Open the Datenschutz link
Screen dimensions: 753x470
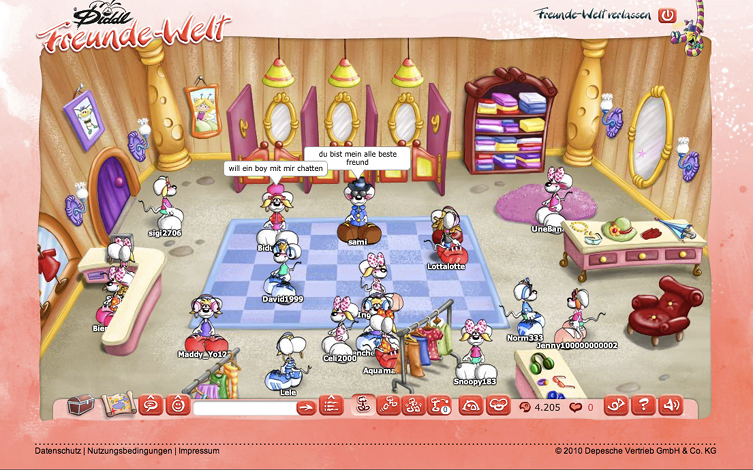(58, 451)
